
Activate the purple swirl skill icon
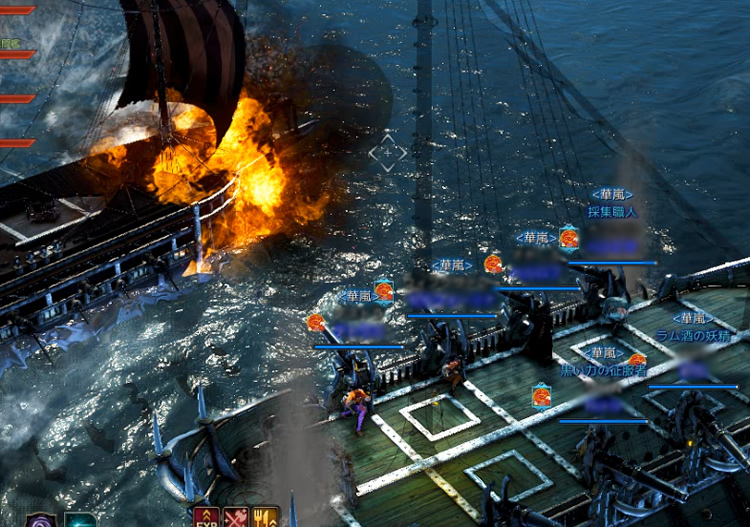tap(42, 519)
